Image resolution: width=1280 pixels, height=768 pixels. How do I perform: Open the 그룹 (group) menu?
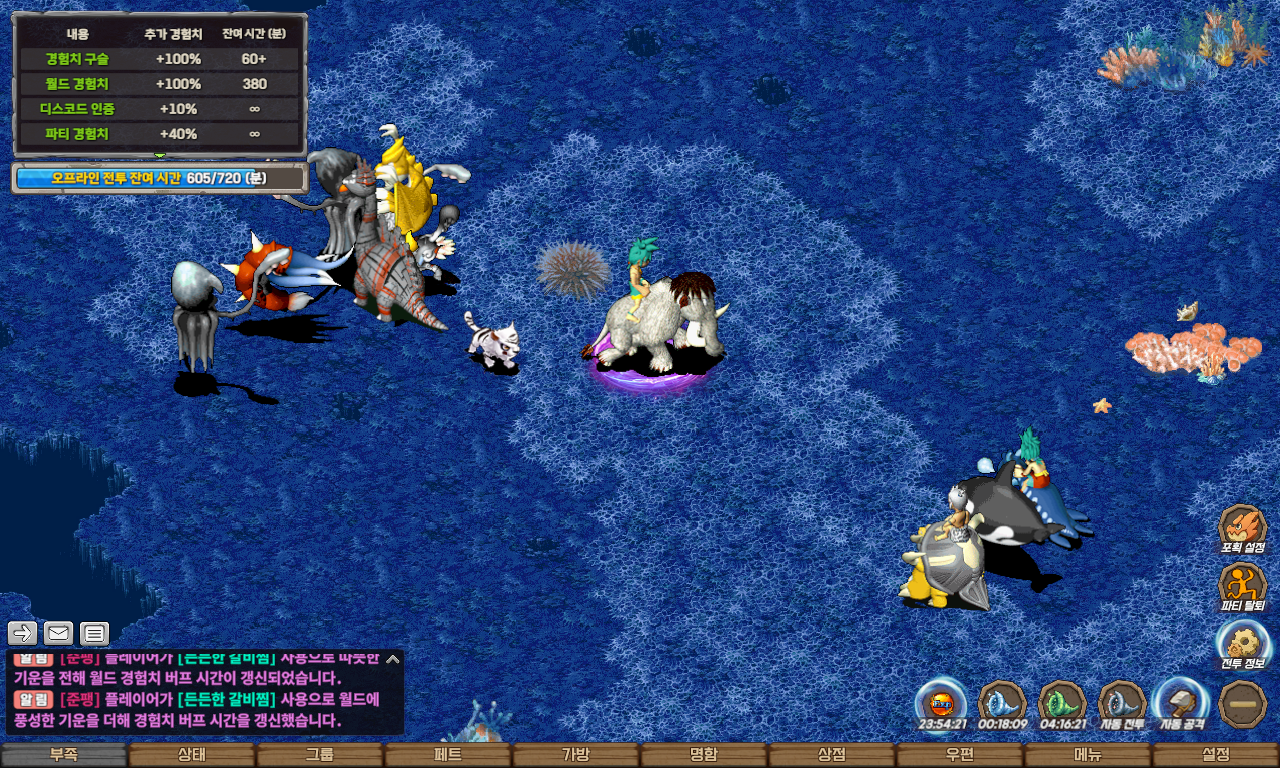coord(320,755)
